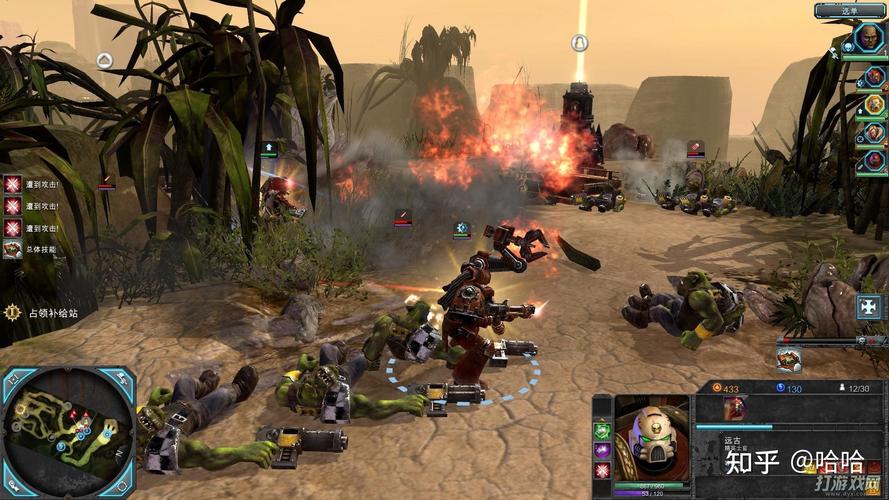This screenshot has width=889, height=500.
Task: Select the ork icon above the command panel
Action: tap(789, 359)
